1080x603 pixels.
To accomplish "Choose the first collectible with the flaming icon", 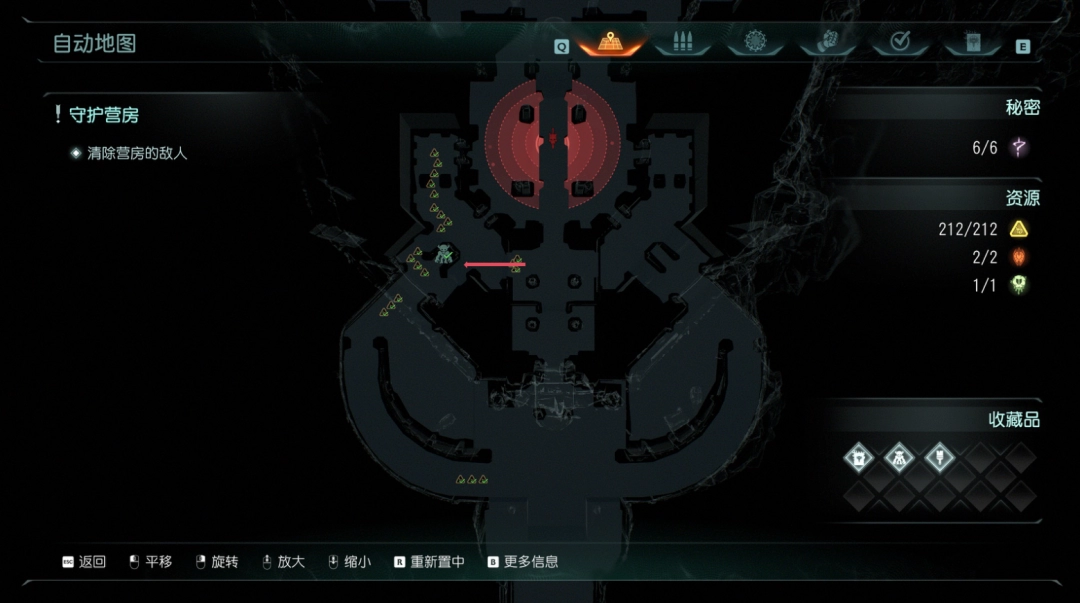I will tap(858, 459).
